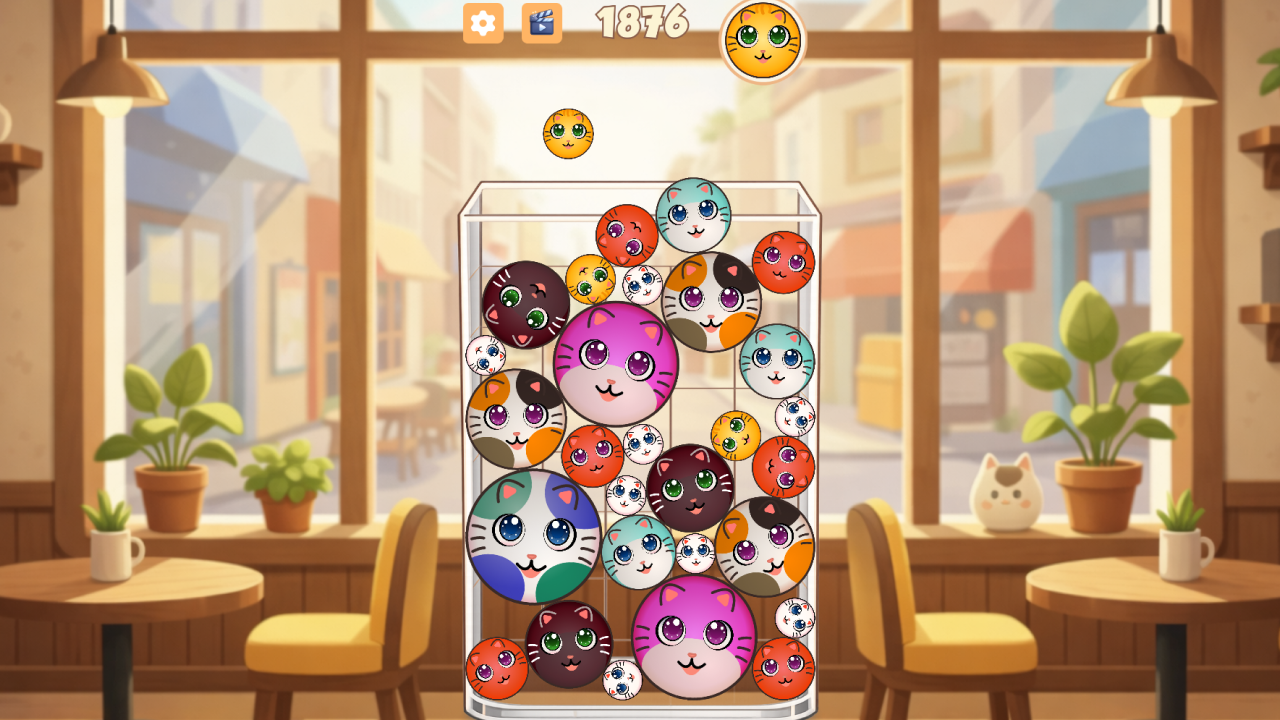Click the tiny white cat at the container bottom
The width and height of the screenshot is (1280, 720).
622,678
